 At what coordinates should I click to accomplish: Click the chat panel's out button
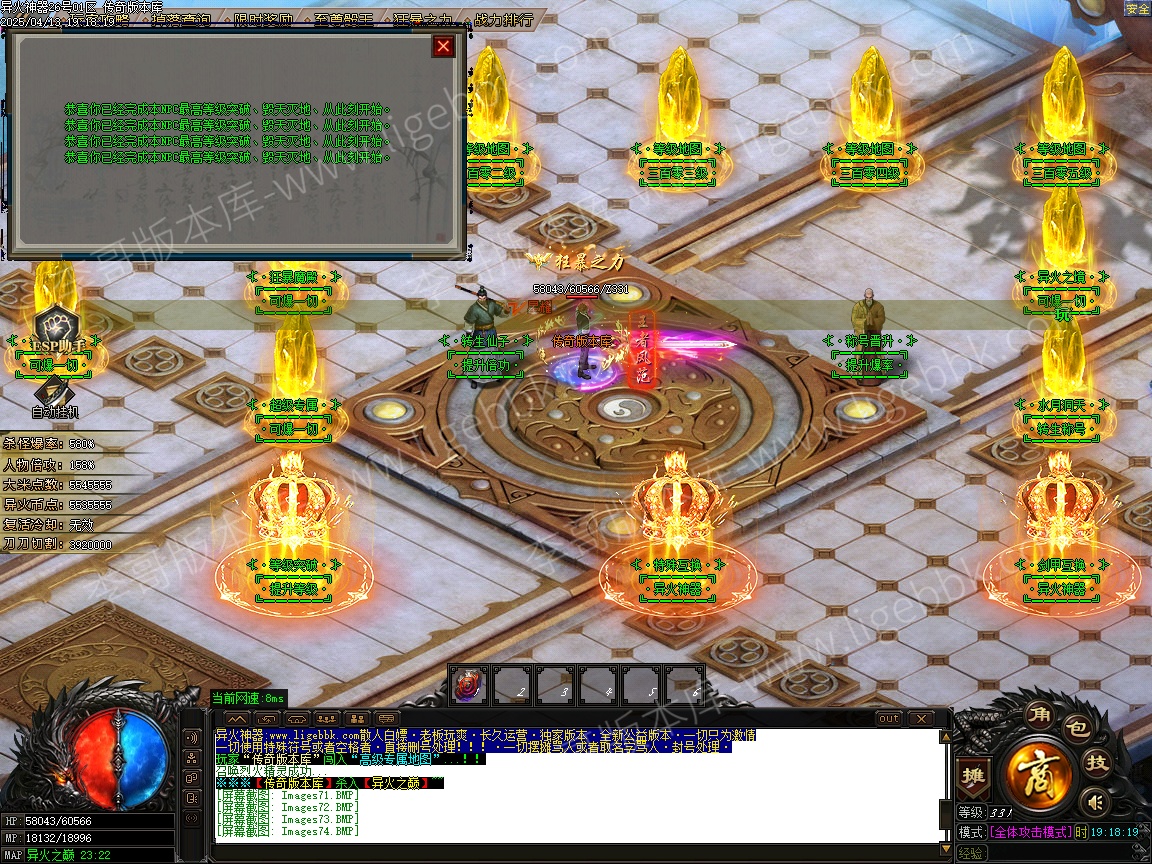coord(888,719)
